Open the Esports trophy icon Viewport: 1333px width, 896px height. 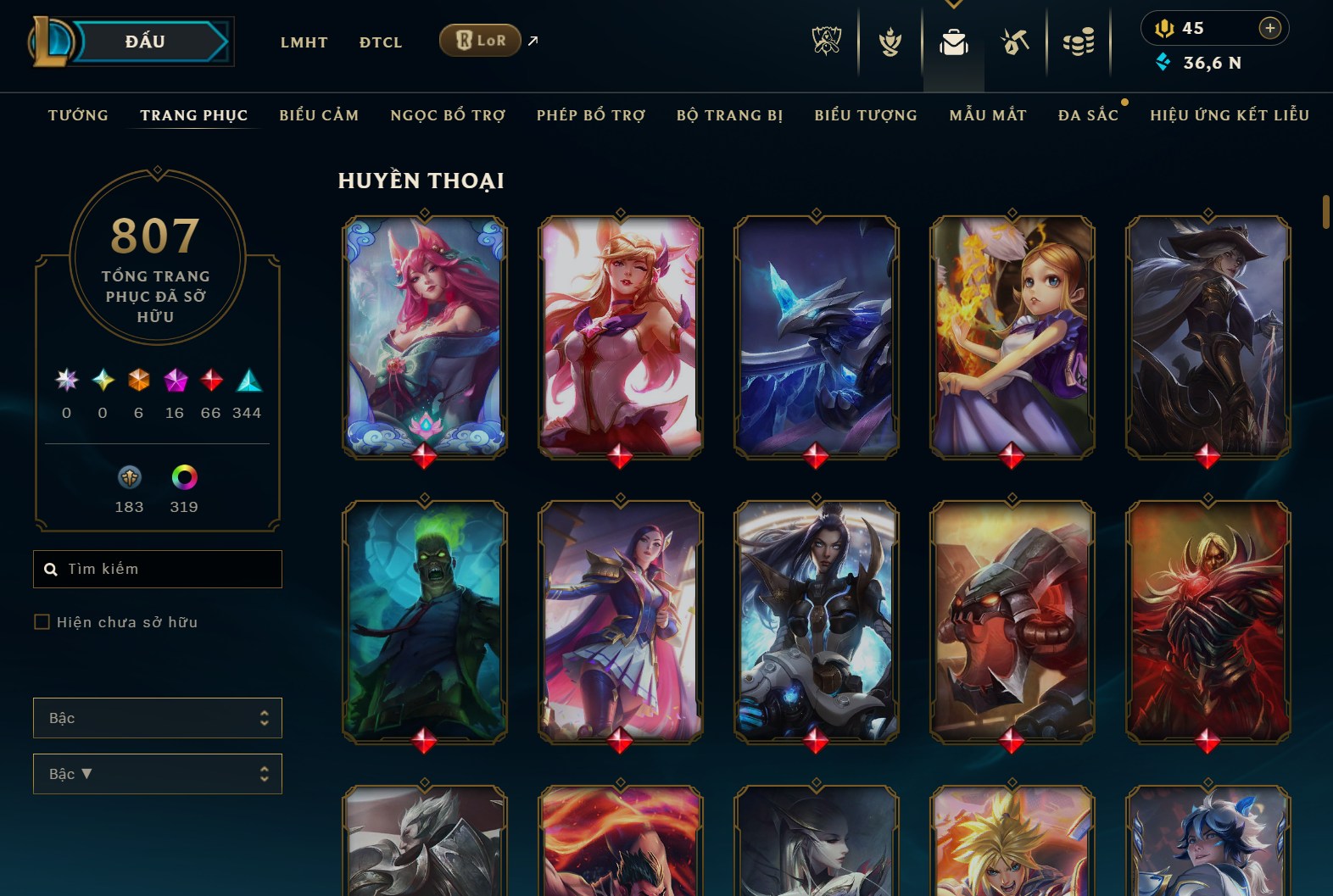pyautogui.click(x=827, y=42)
